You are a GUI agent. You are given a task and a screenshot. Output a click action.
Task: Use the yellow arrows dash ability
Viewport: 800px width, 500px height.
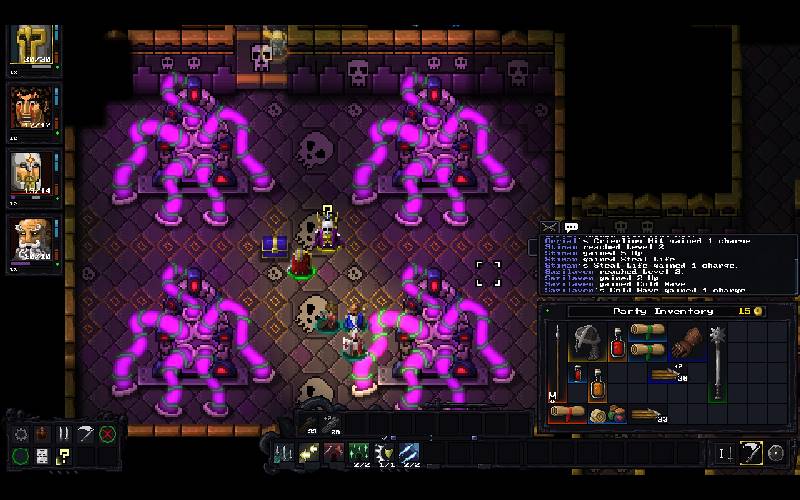click(x=307, y=455)
